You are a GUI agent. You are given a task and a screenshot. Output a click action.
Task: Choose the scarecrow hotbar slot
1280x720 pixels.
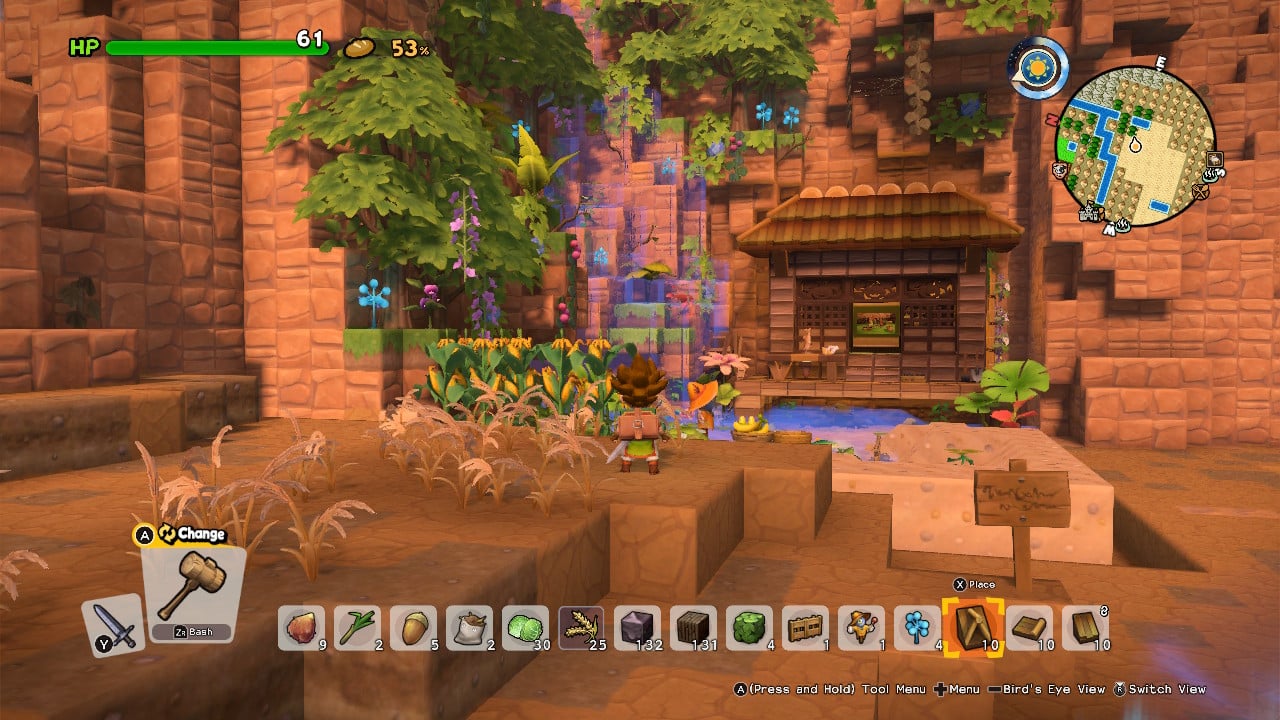click(861, 628)
